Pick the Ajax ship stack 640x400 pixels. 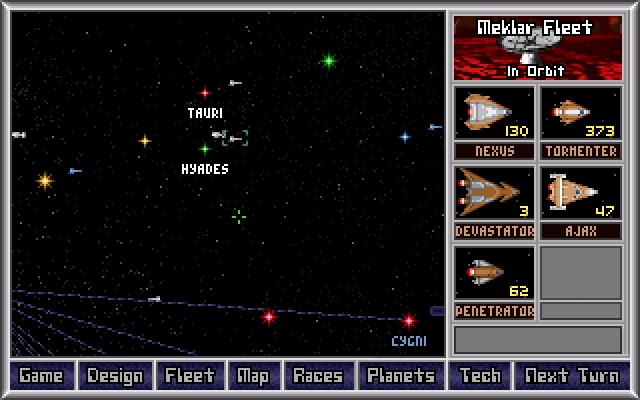[581, 193]
